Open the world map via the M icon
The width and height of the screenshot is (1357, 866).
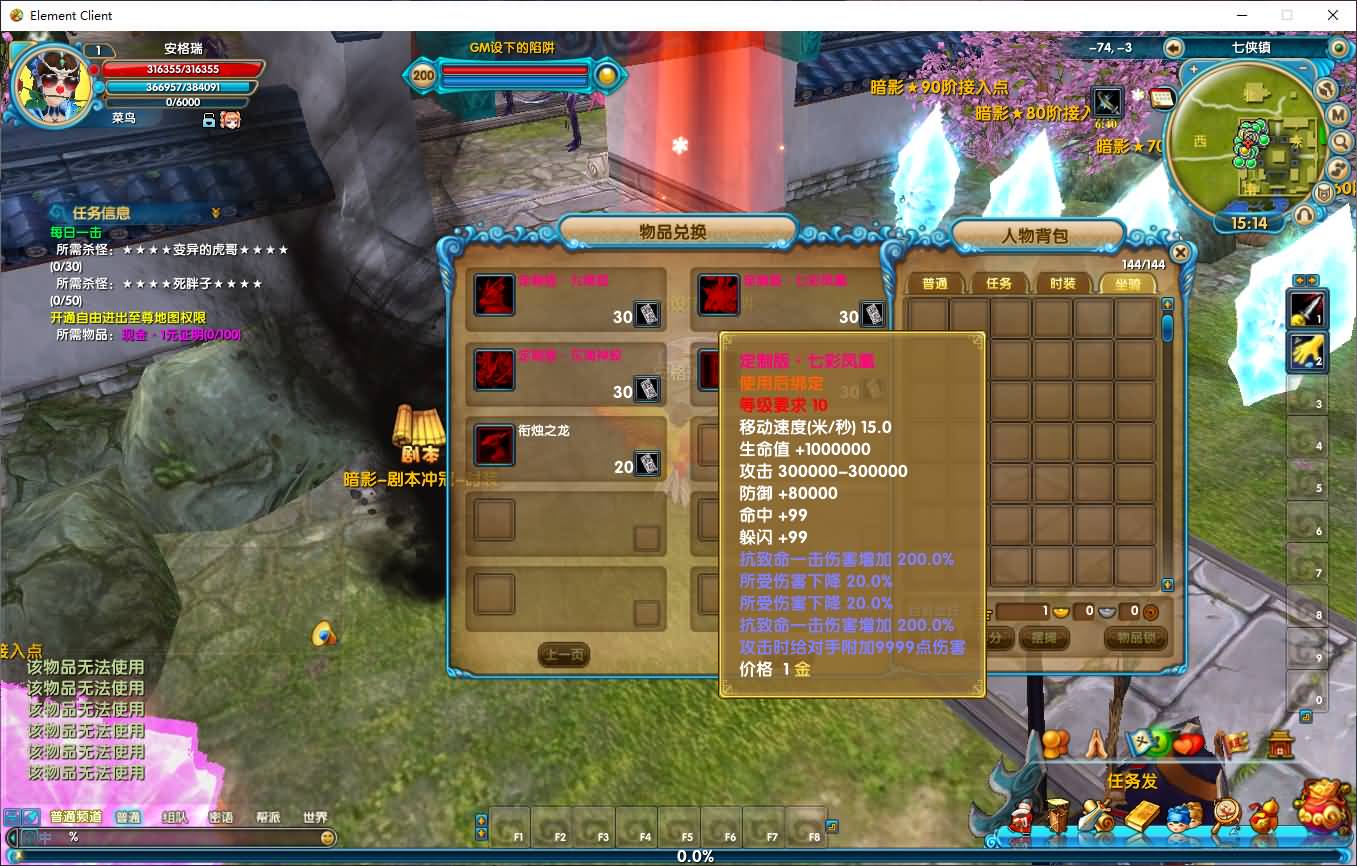[1340, 115]
